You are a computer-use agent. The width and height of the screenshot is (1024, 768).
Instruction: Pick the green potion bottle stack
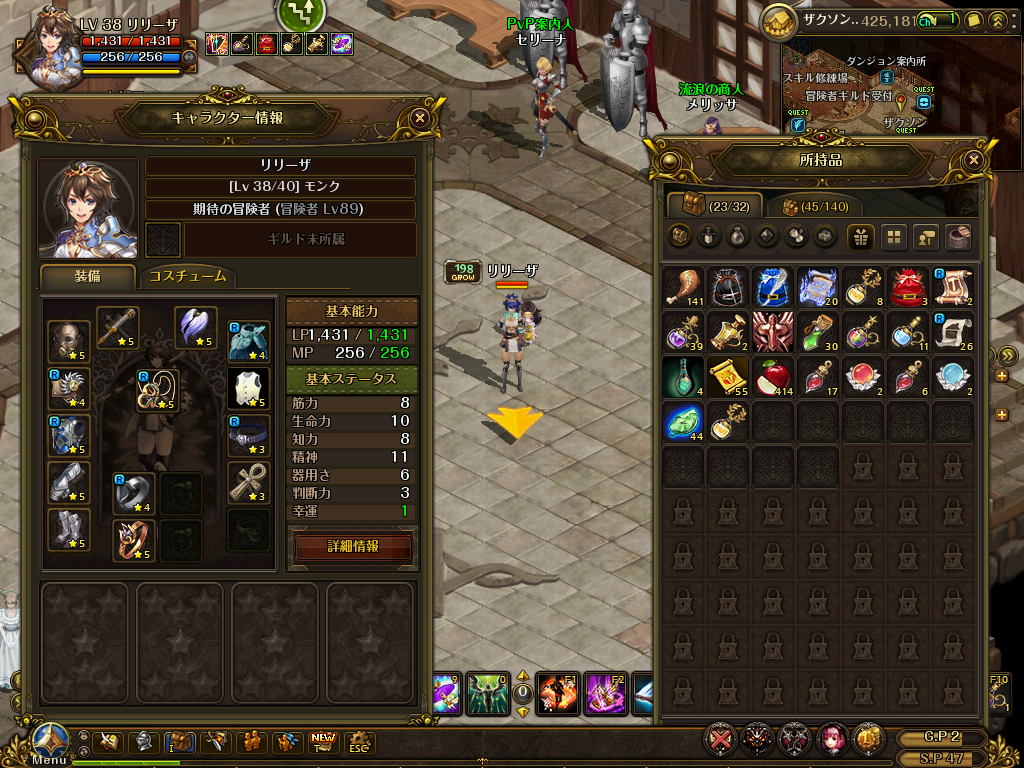[818, 332]
